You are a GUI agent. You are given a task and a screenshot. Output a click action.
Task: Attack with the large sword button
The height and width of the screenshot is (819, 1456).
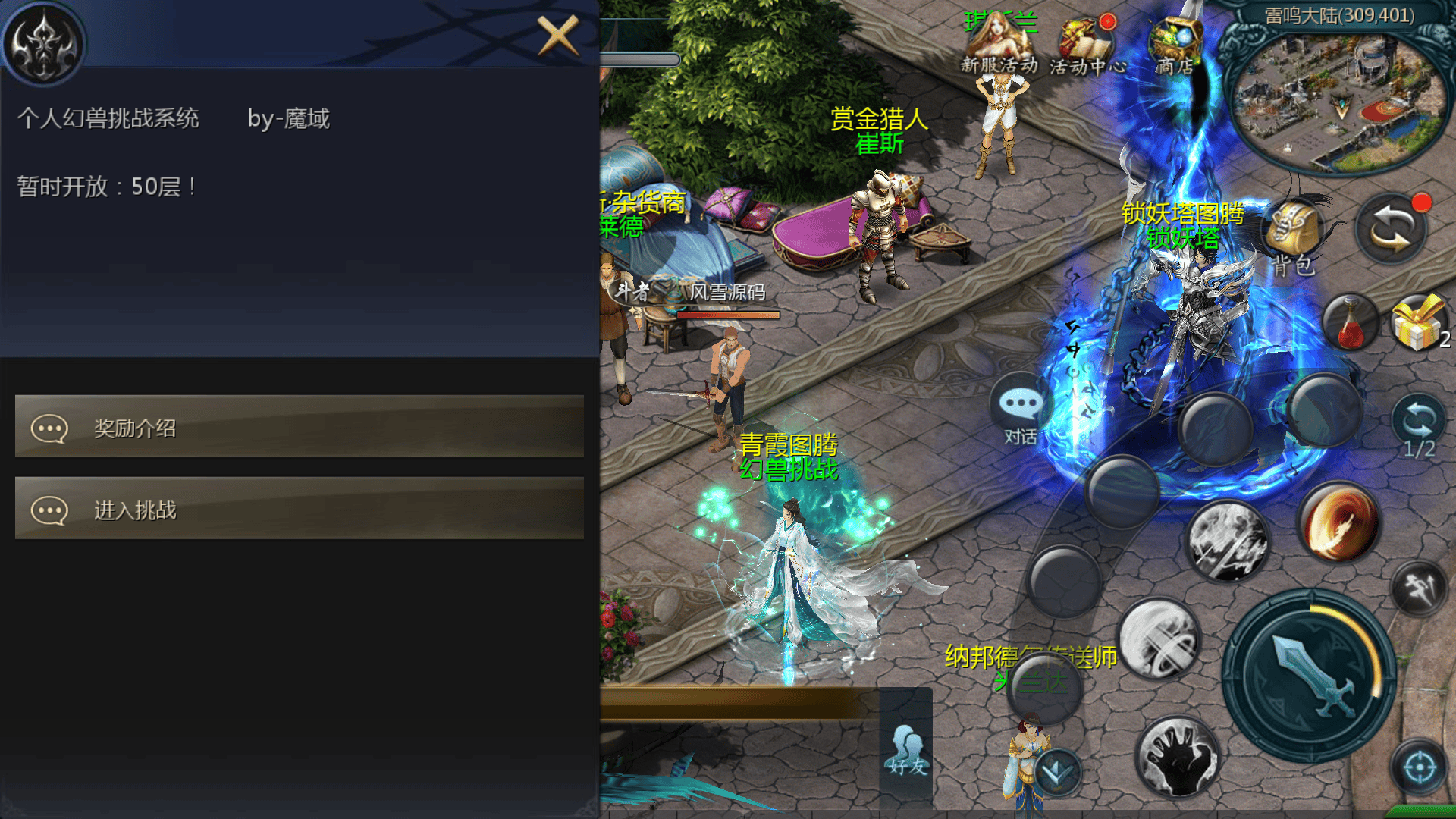[x=1310, y=676]
